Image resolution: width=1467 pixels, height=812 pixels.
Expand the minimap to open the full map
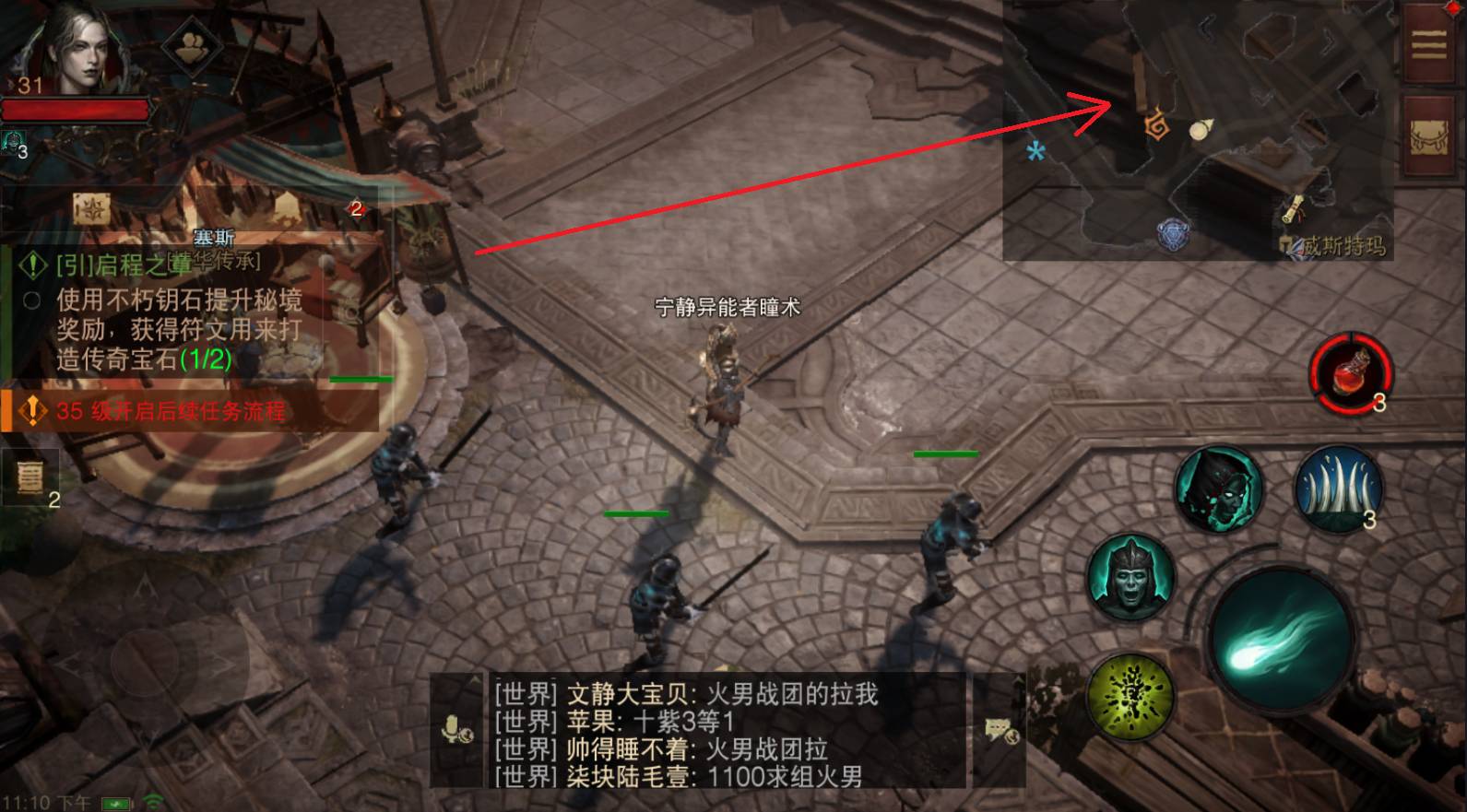tap(1199, 129)
